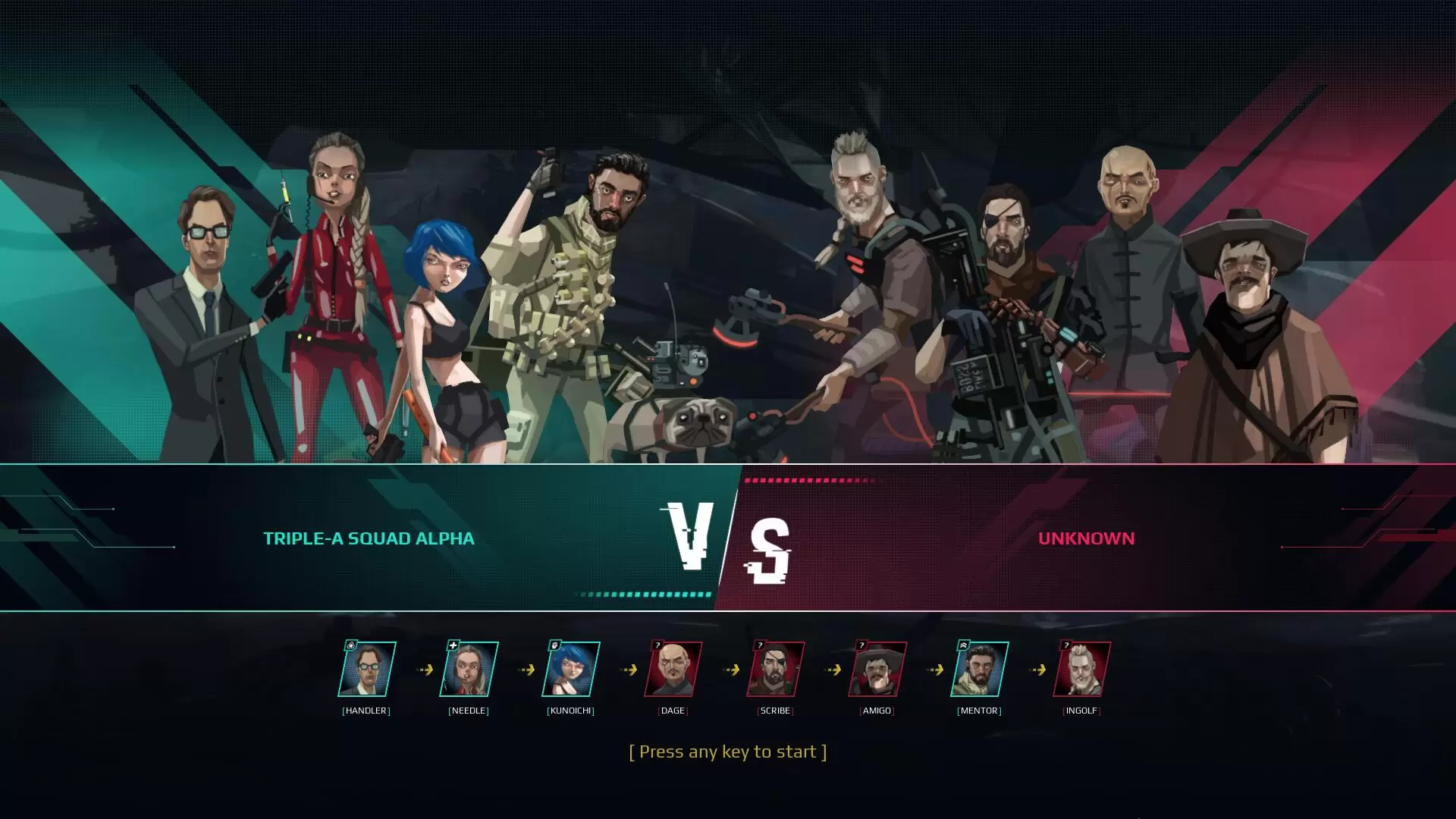This screenshot has height=819, width=1456.
Task: Inspect the Dage enemy portrait
Action: tap(673, 669)
